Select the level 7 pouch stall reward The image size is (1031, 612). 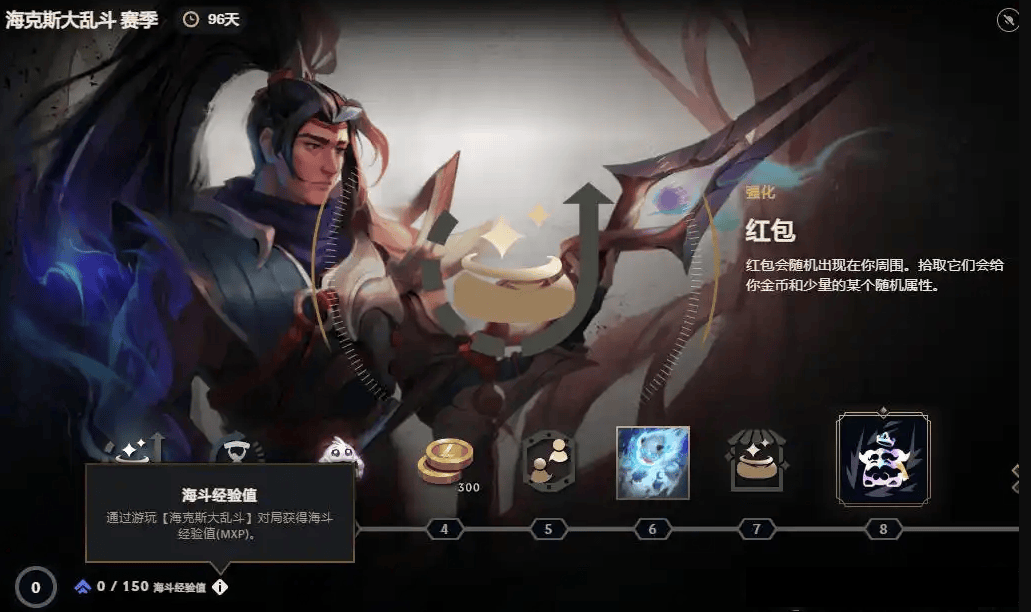click(757, 462)
